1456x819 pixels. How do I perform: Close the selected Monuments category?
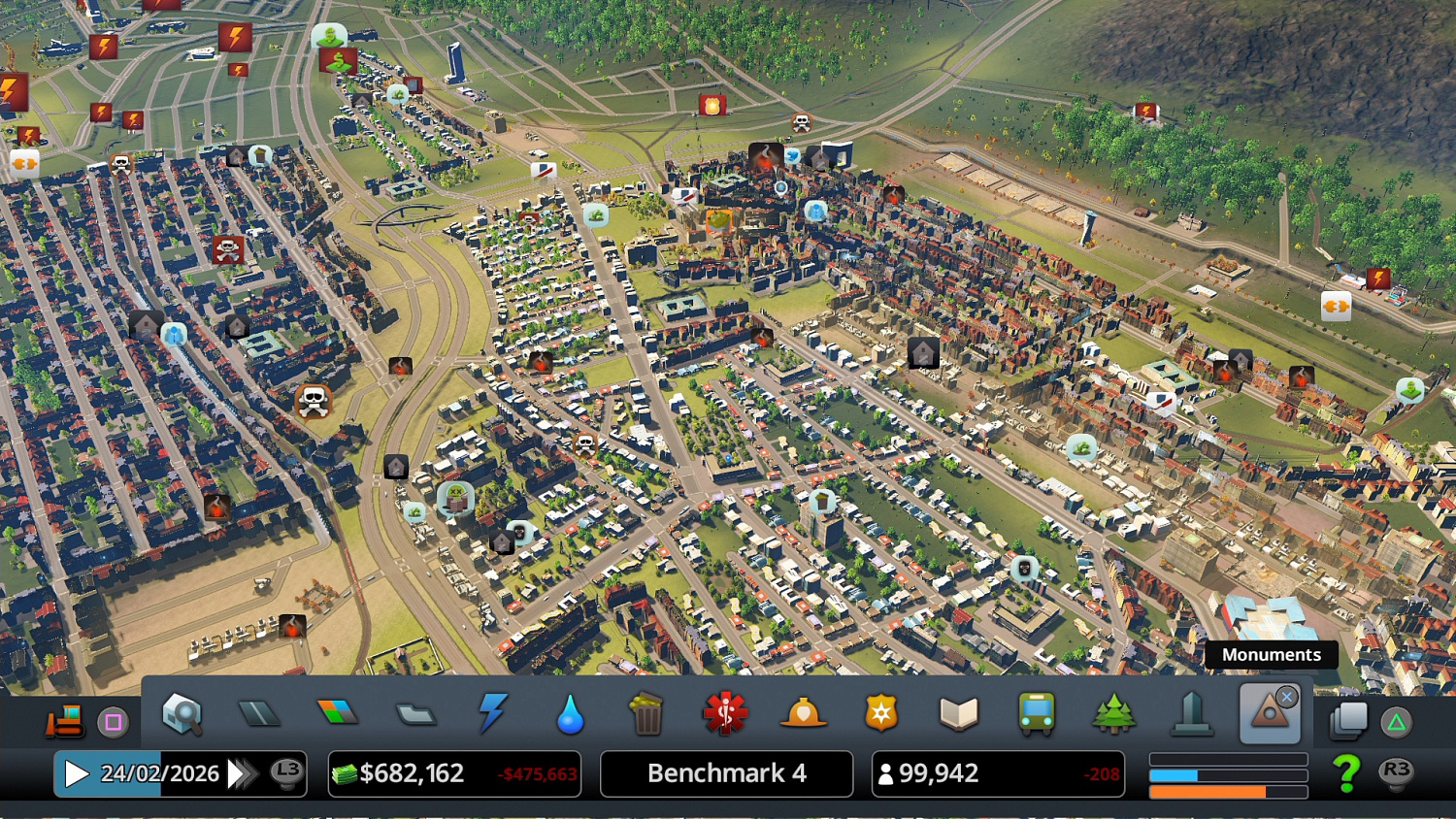point(1287,697)
